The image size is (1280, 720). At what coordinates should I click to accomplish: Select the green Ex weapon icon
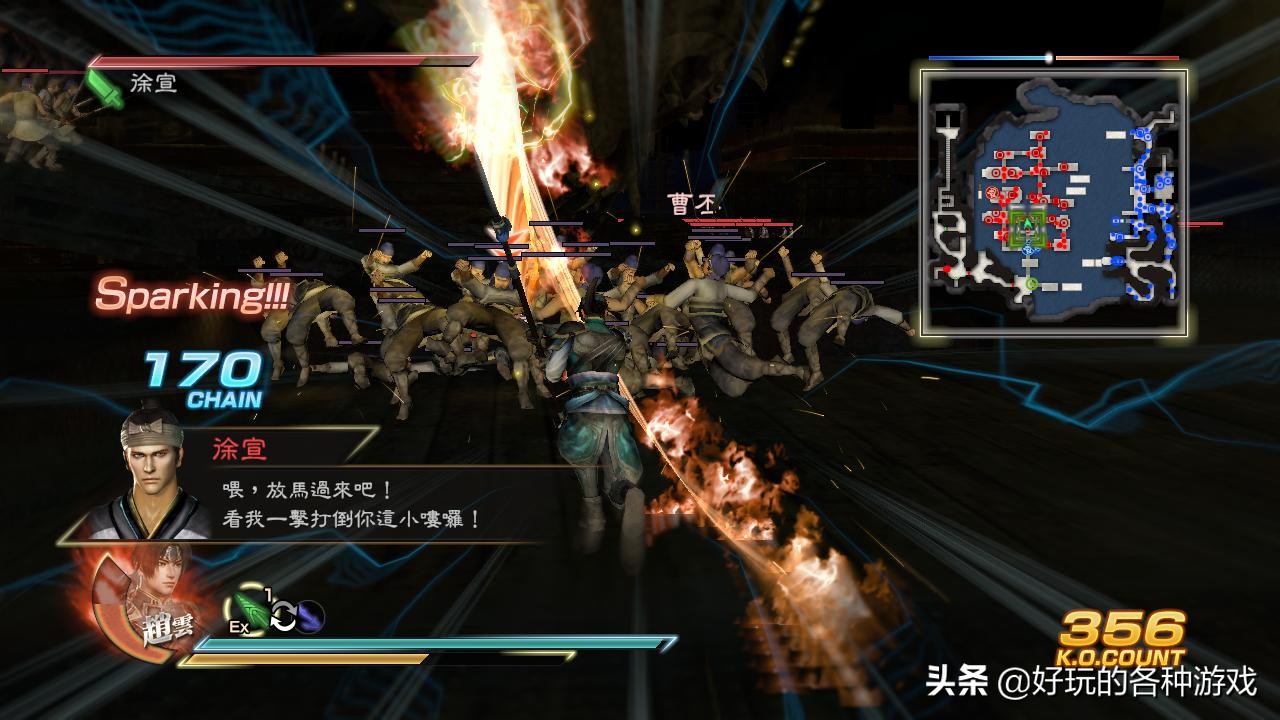coord(250,611)
